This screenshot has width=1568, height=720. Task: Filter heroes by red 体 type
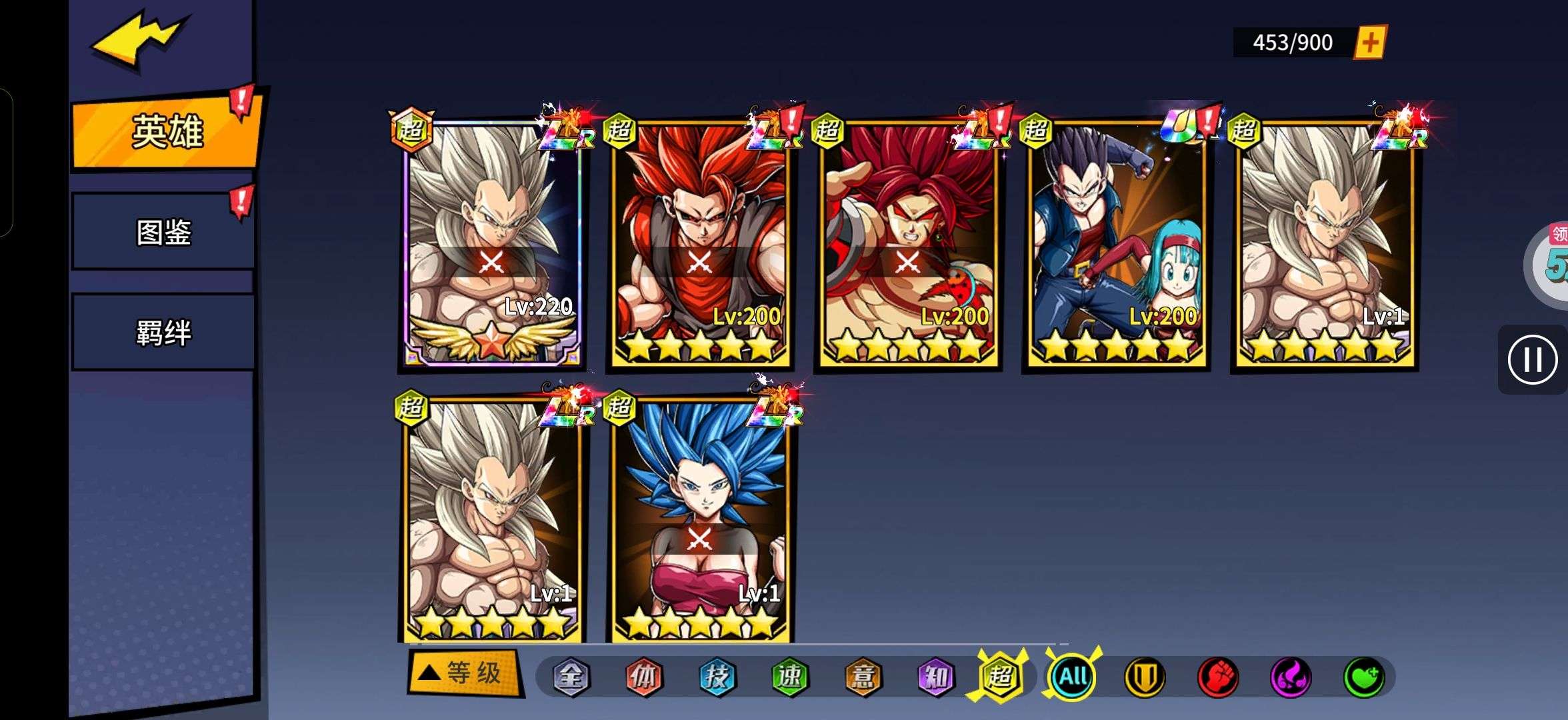644,677
